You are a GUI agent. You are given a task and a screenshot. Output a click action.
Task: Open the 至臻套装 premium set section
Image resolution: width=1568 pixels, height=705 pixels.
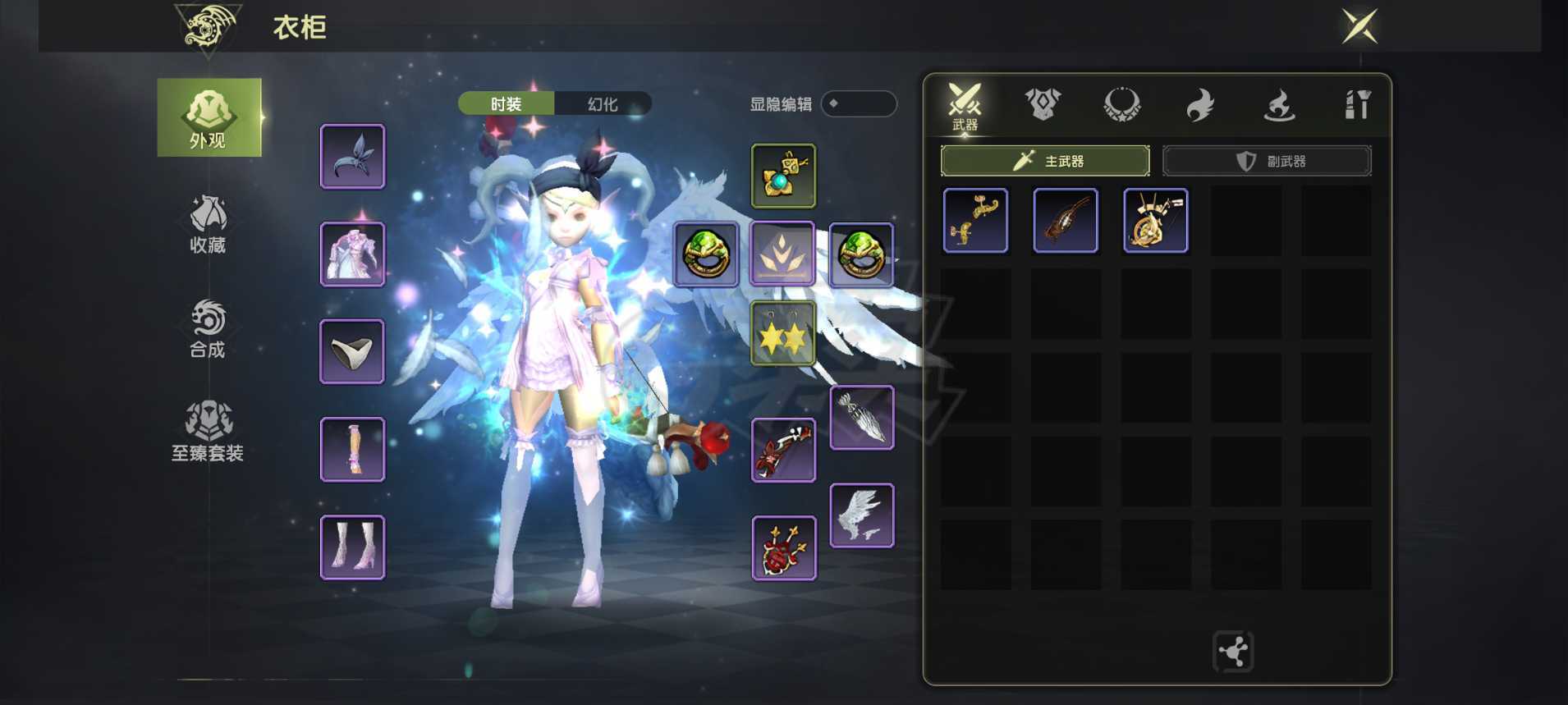click(208, 432)
